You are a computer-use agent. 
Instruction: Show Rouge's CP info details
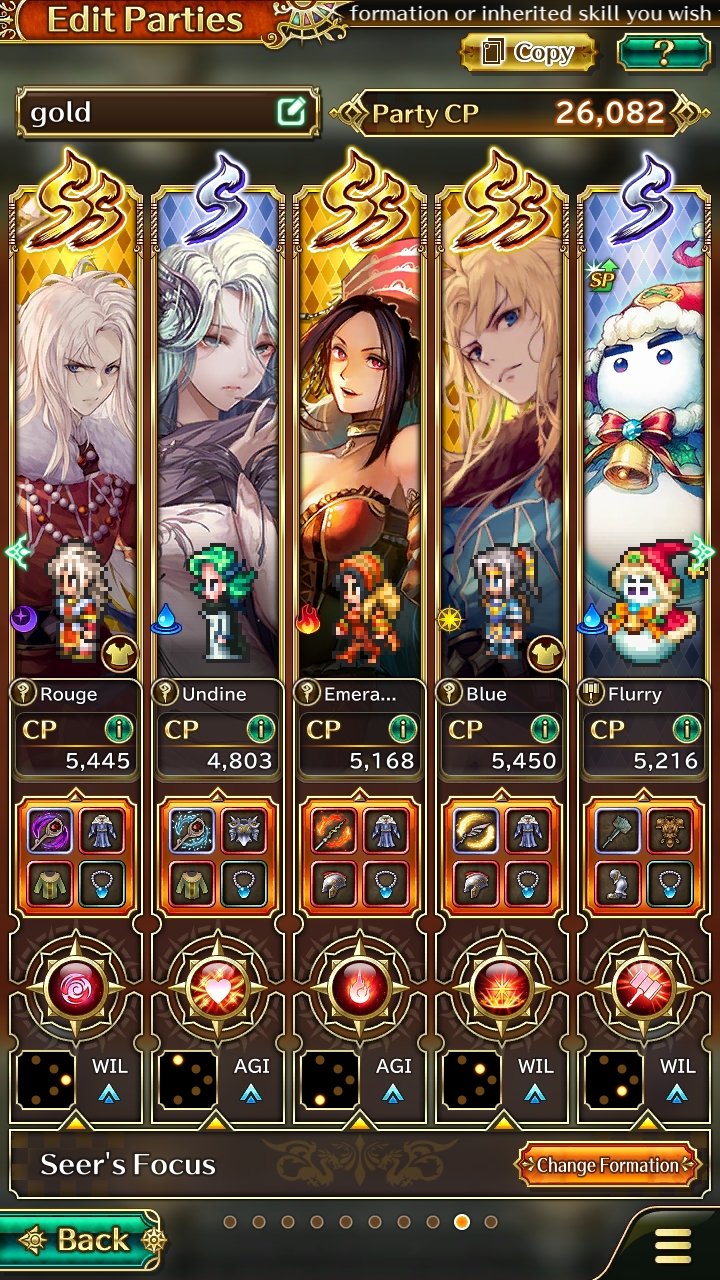[x=118, y=728]
